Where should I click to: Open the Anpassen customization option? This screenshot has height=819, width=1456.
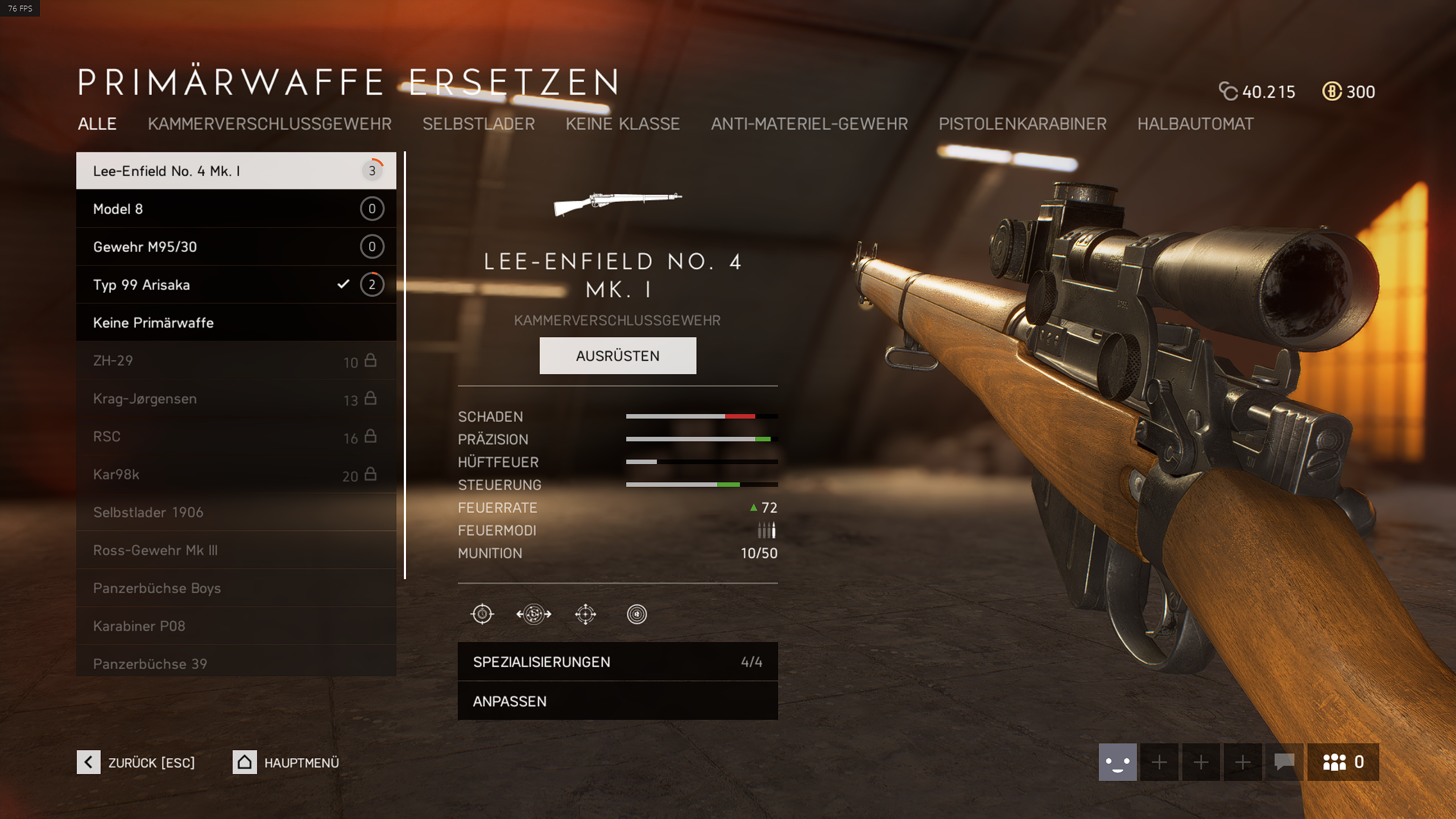[618, 701]
